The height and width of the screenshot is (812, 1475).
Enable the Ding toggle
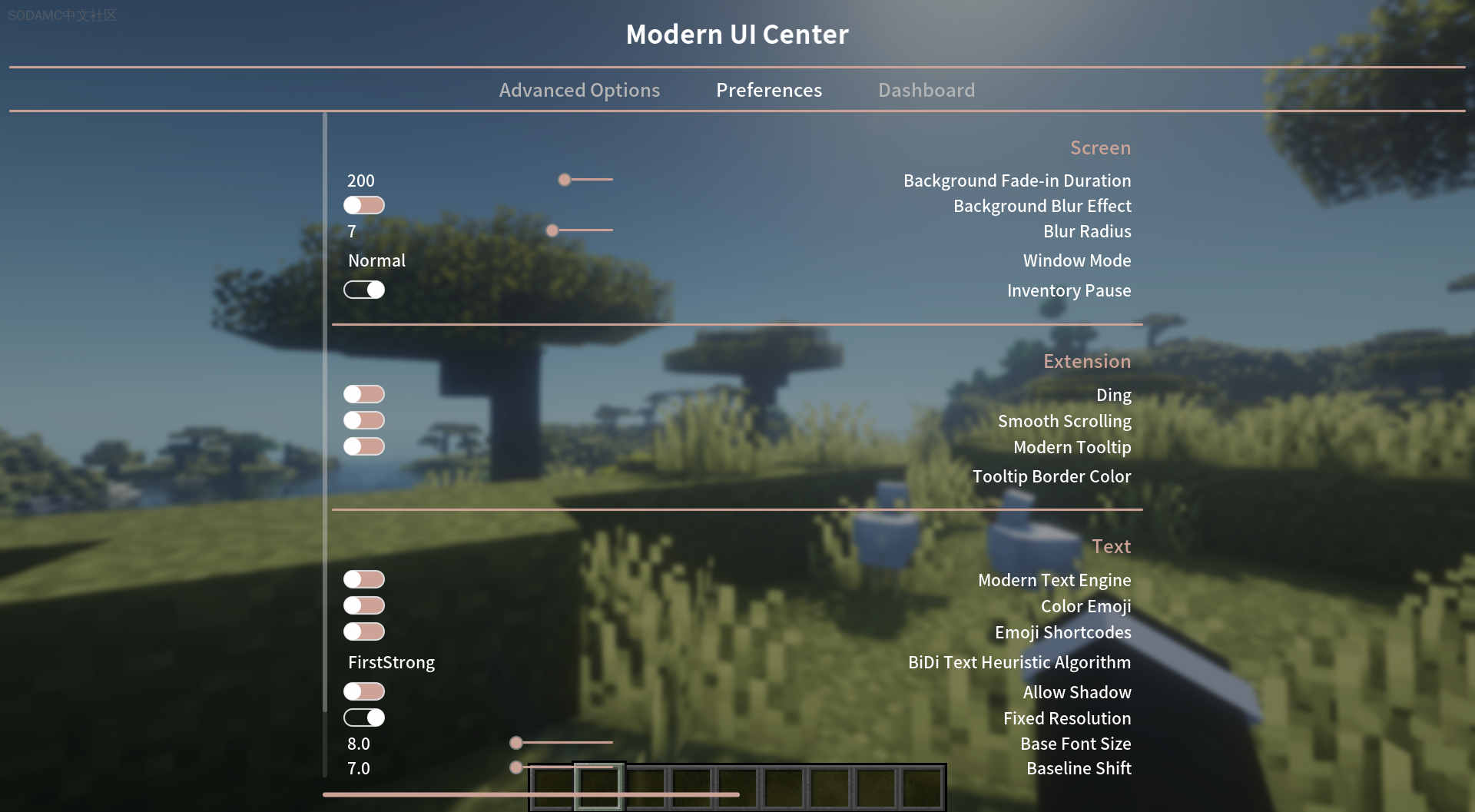(x=363, y=393)
